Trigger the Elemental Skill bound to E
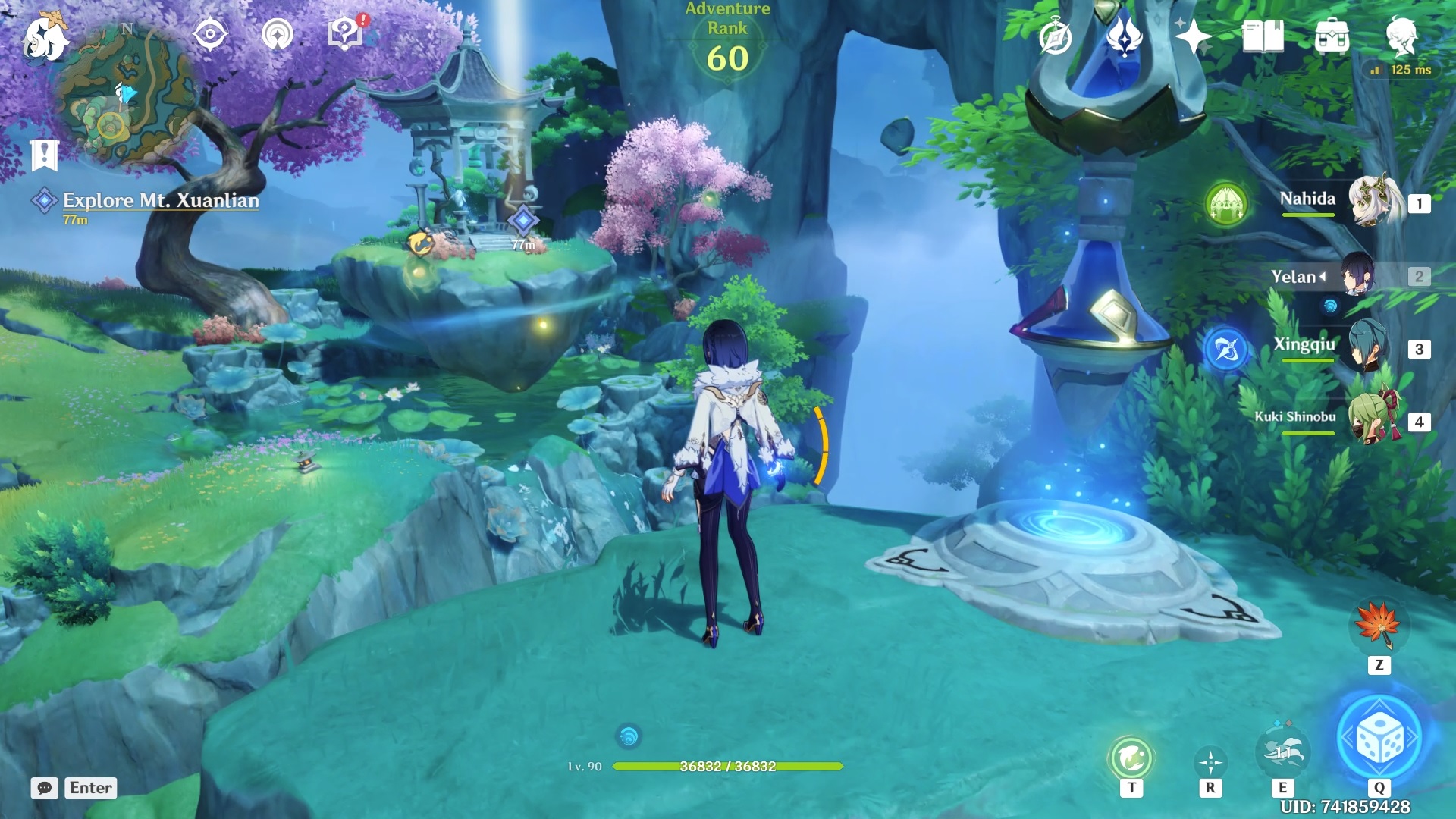 (x=1284, y=752)
